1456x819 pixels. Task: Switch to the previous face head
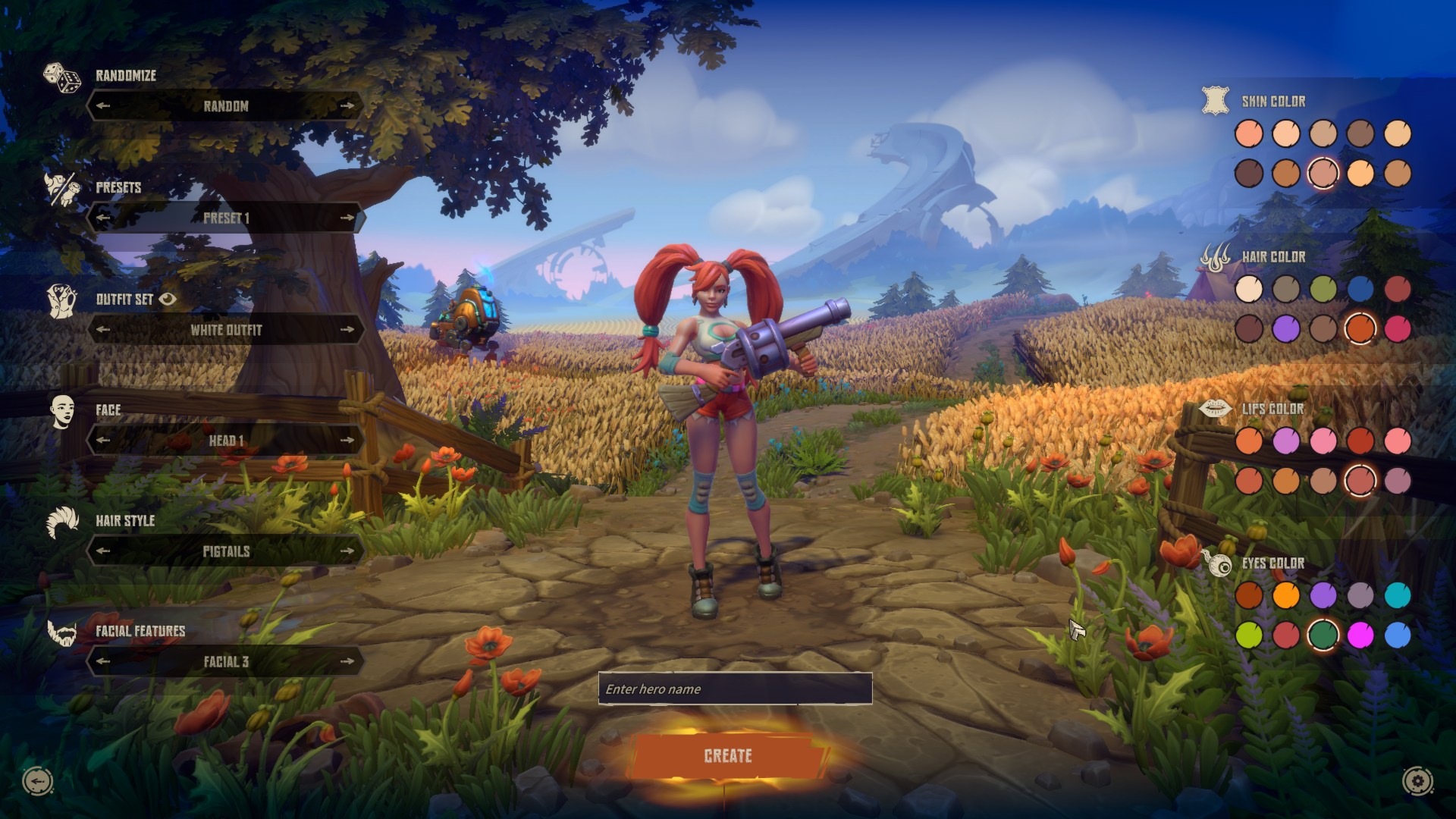[104, 440]
